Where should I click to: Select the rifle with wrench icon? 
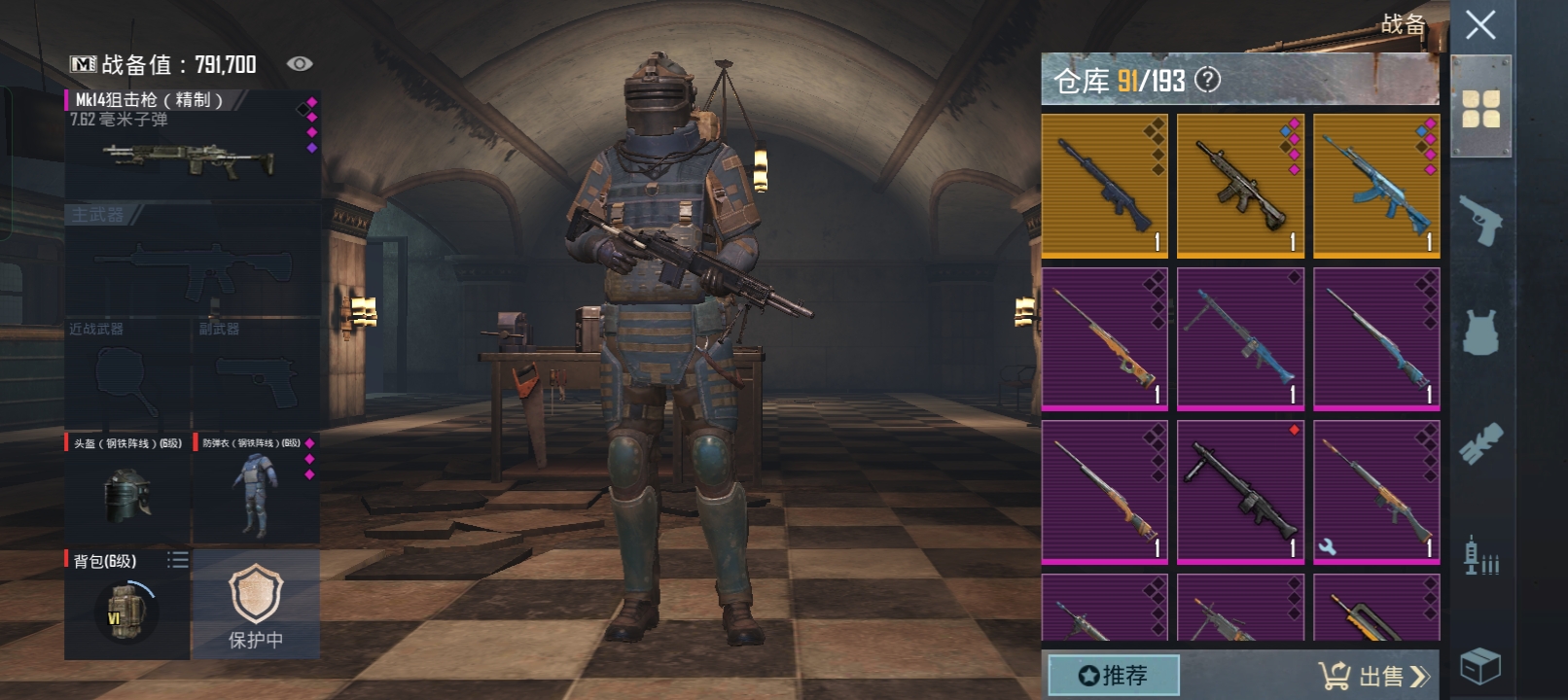point(1376,491)
